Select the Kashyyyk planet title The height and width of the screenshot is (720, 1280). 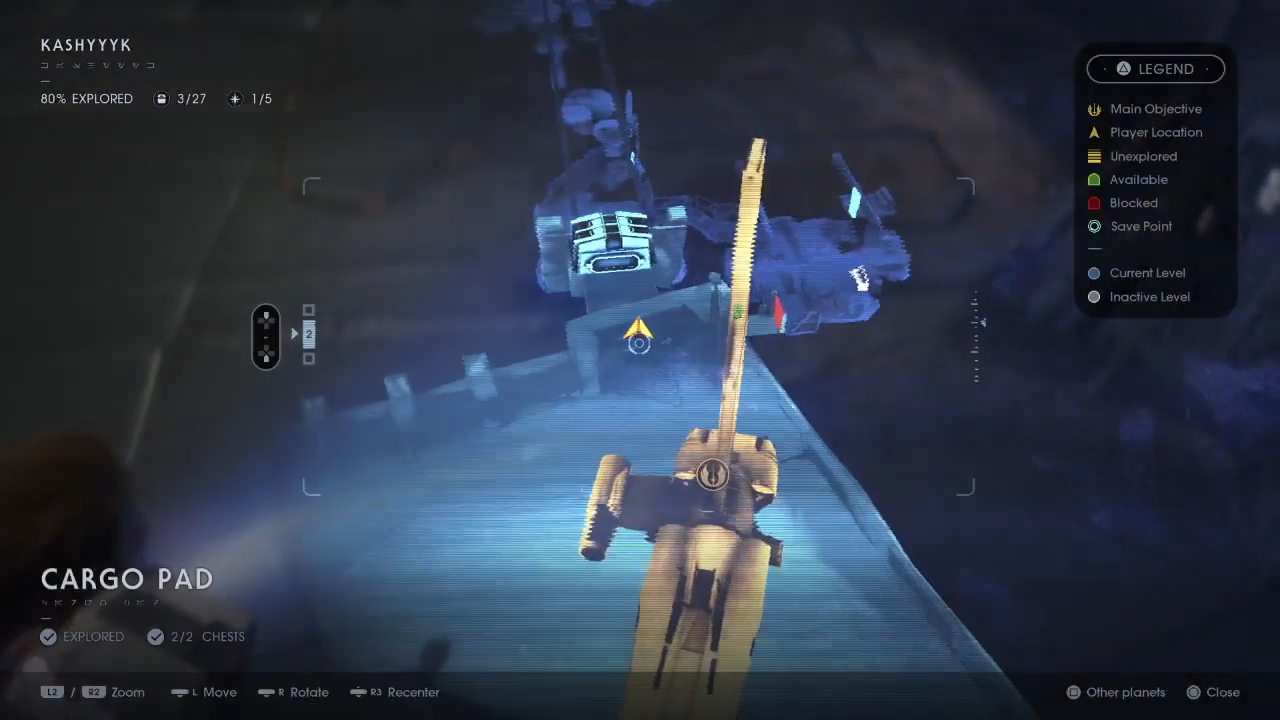click(x=86, y=45)
